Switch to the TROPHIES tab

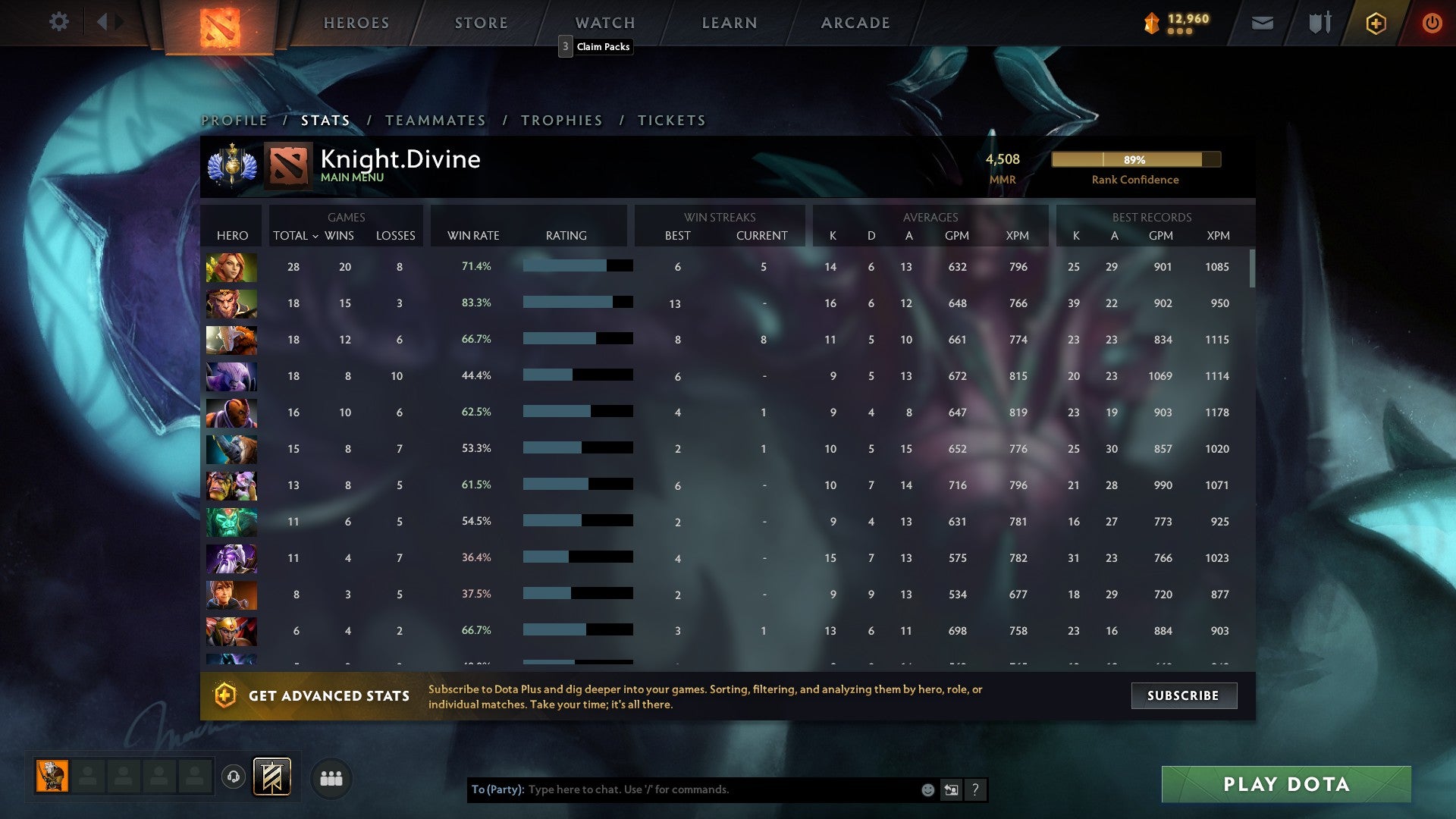[562, 120]
